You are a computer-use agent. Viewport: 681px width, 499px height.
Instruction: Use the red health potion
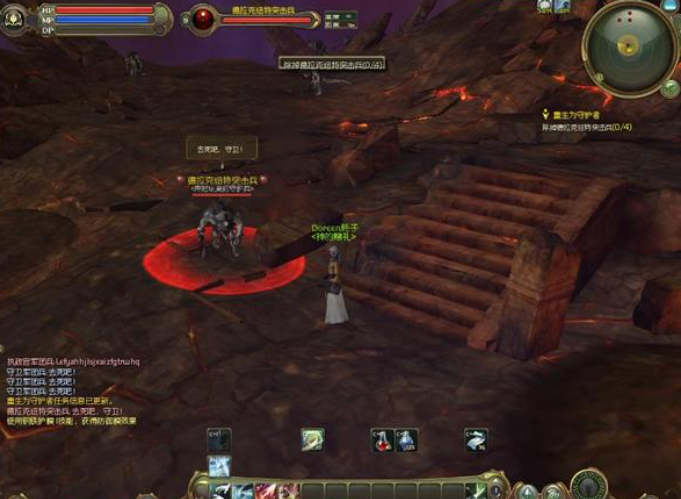coord(381,439)
